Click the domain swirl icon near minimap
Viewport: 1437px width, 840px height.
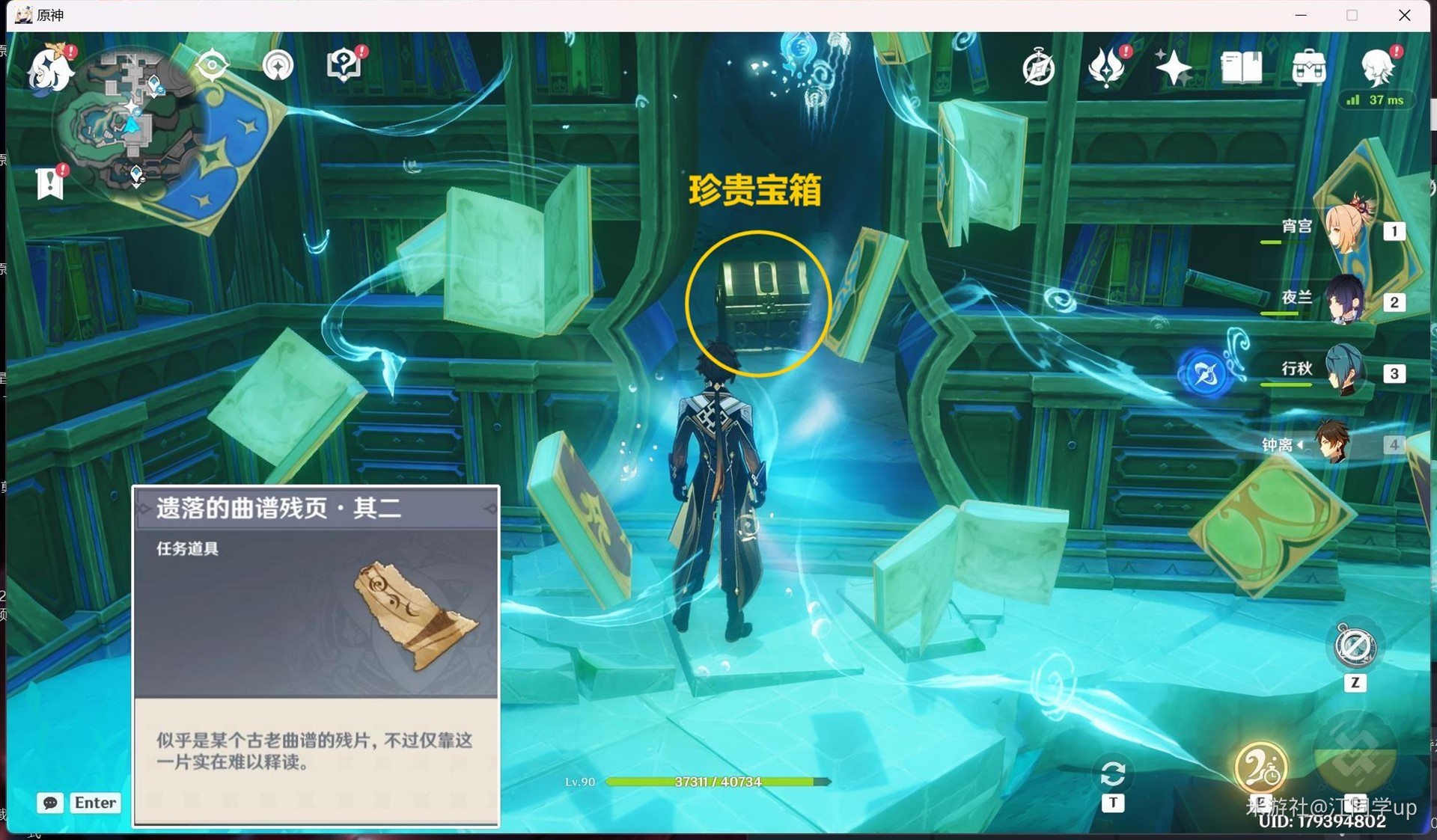(278, 66)
